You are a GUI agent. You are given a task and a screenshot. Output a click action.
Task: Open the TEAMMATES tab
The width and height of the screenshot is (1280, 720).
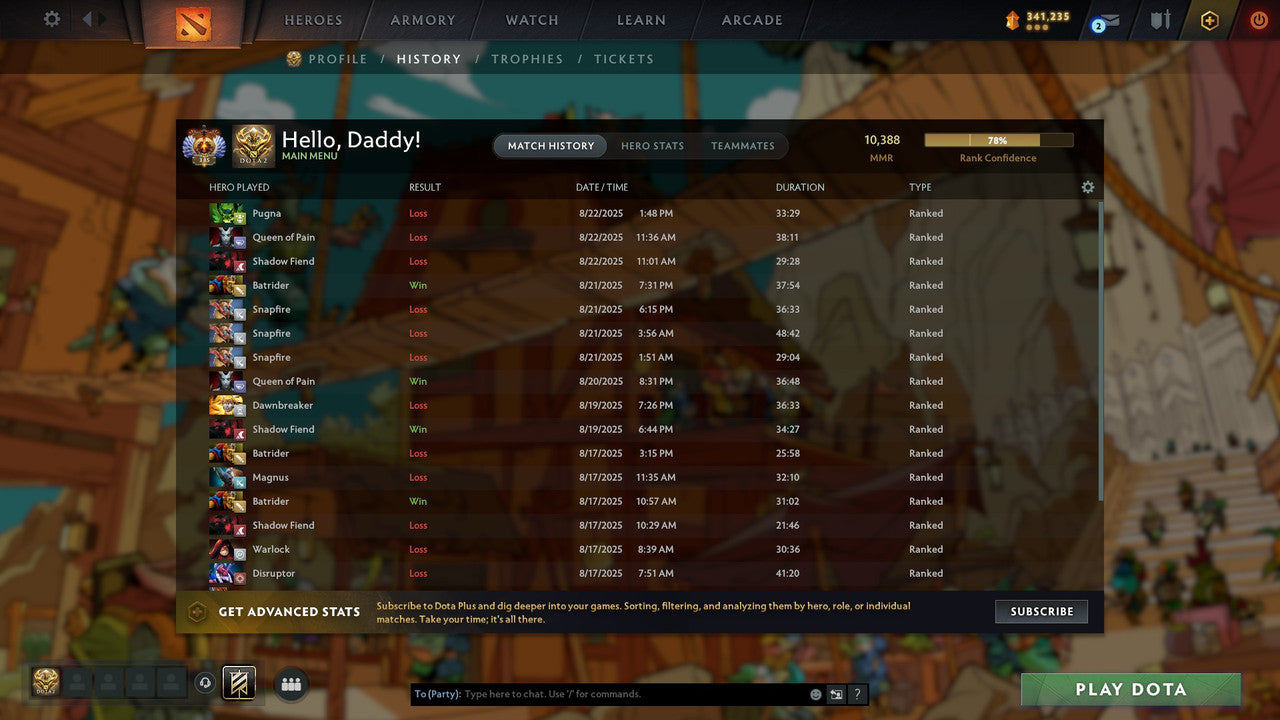point(743,145)
